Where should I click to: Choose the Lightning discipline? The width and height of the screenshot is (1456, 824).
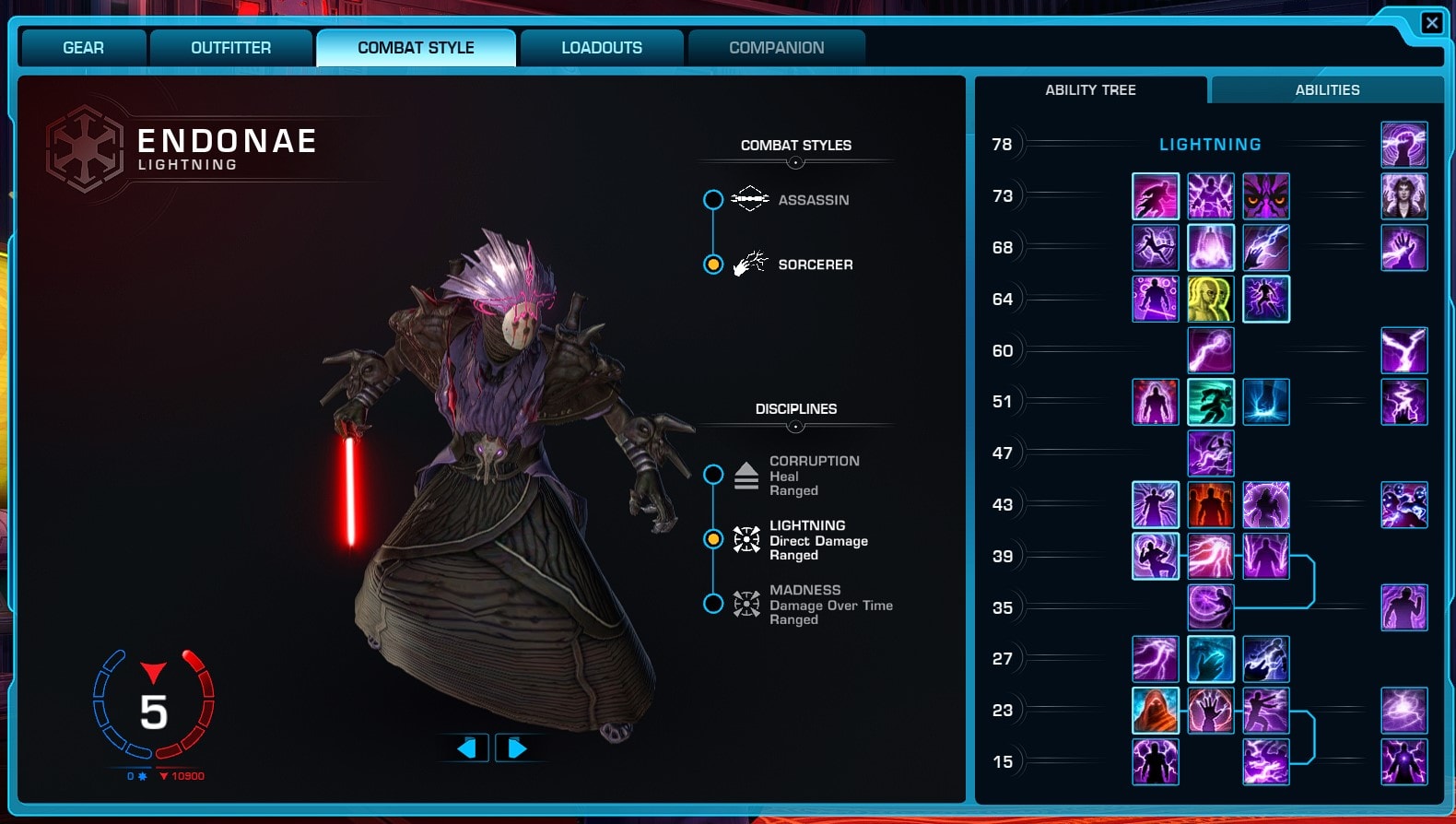pyautogui.click(x=713, y=539)
